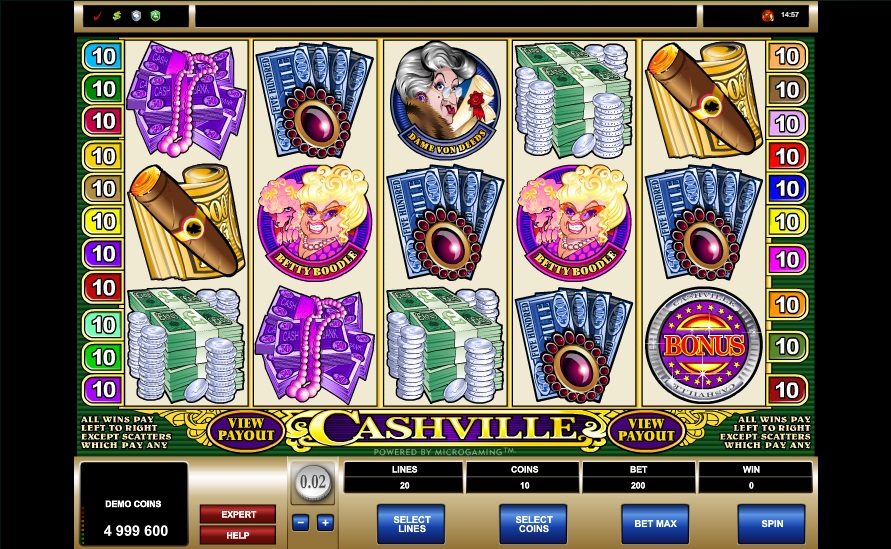Click the 0.02 coin value chip
This screenshot has width=891, height=549.
pos(313,482)
